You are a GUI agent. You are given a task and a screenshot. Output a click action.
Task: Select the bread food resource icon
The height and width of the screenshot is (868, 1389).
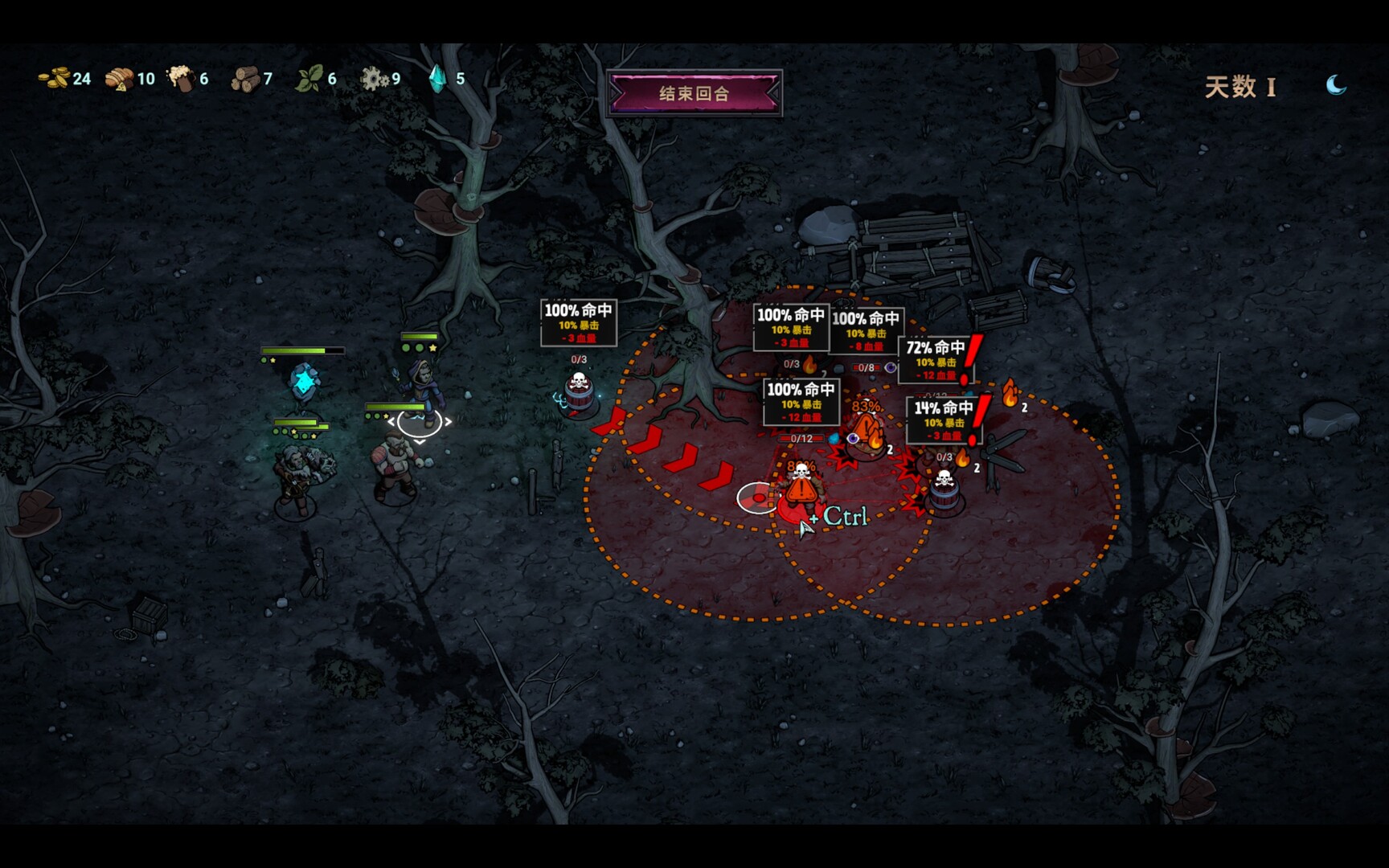click(x=119, y=79)
